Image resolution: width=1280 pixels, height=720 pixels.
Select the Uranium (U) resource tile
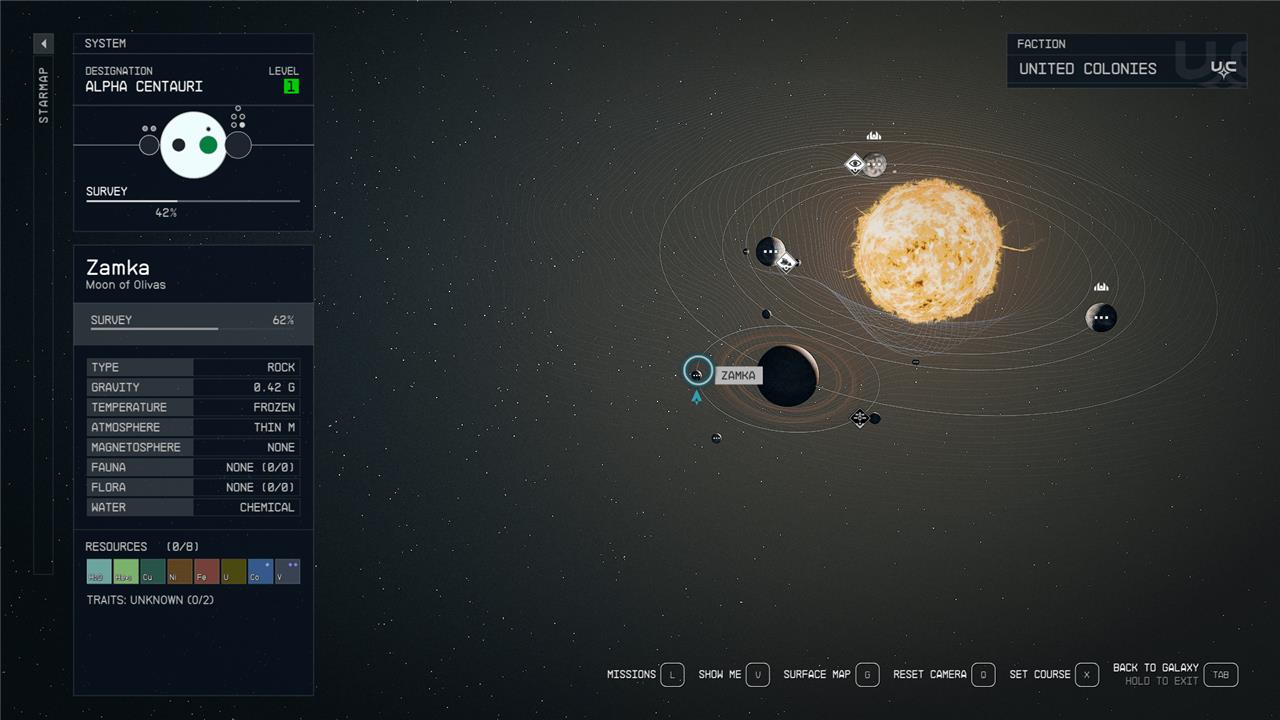click(233, 571)
